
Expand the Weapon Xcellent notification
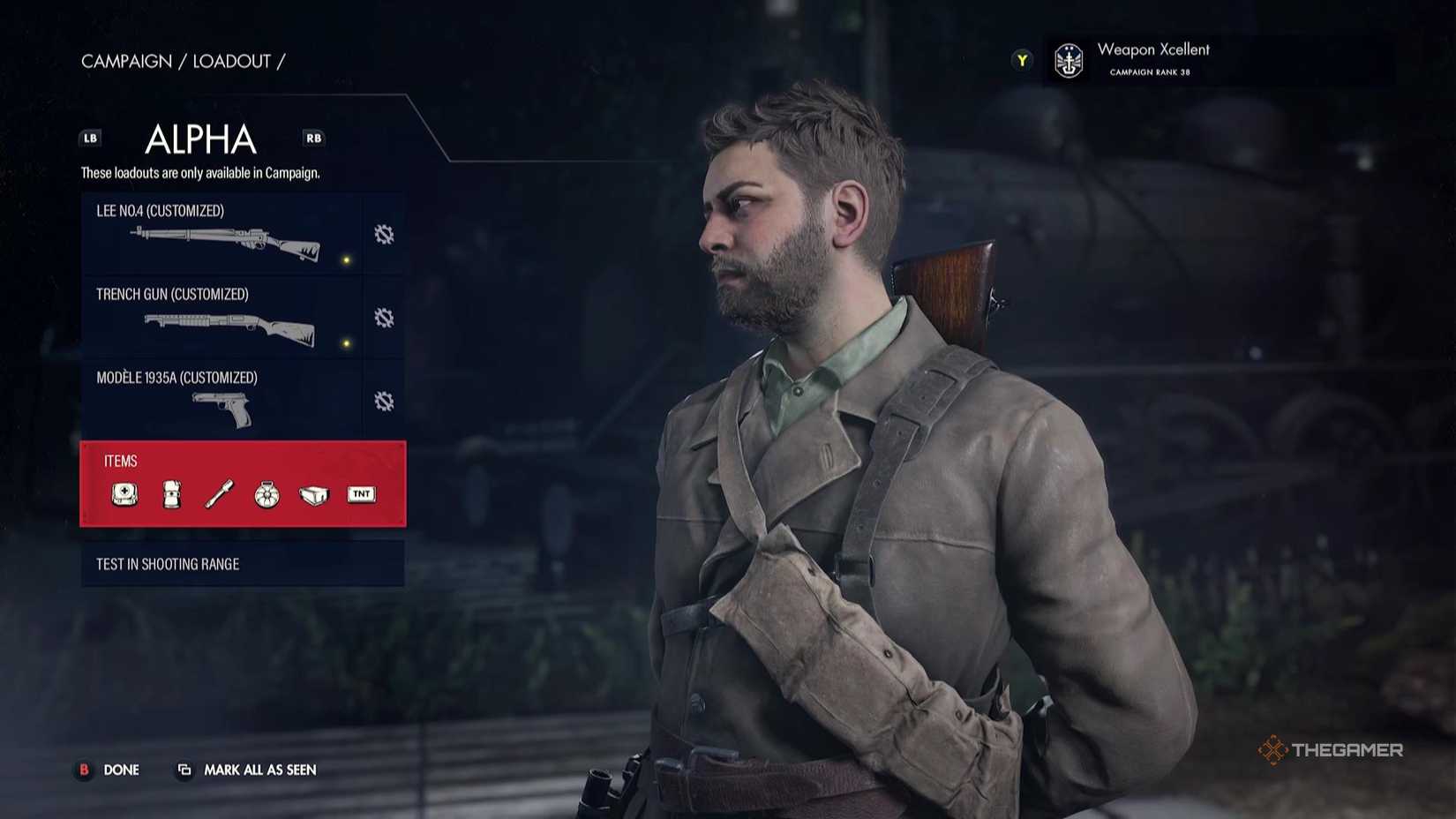1021,60
